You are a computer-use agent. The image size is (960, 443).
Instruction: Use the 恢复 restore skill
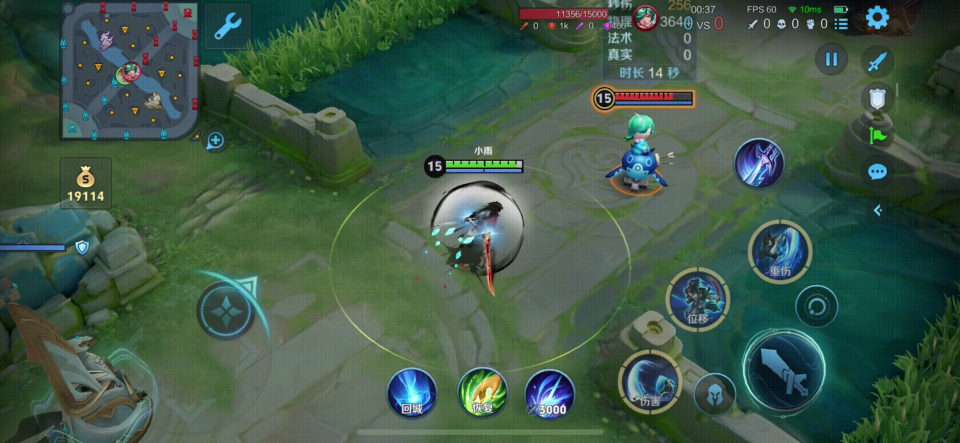[482, 392]
